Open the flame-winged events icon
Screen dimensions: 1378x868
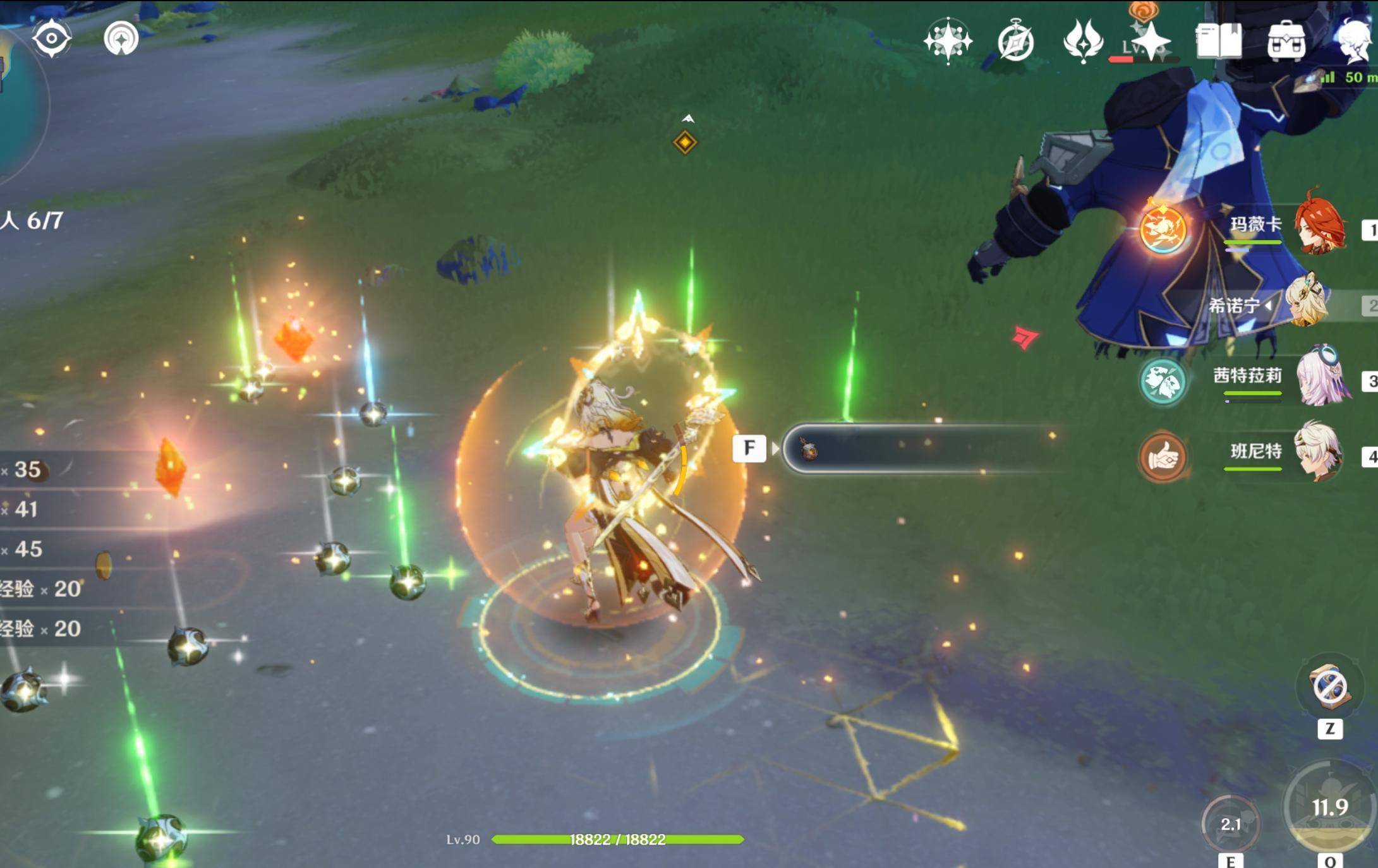pyautogui.click(x=1083, y=42)
